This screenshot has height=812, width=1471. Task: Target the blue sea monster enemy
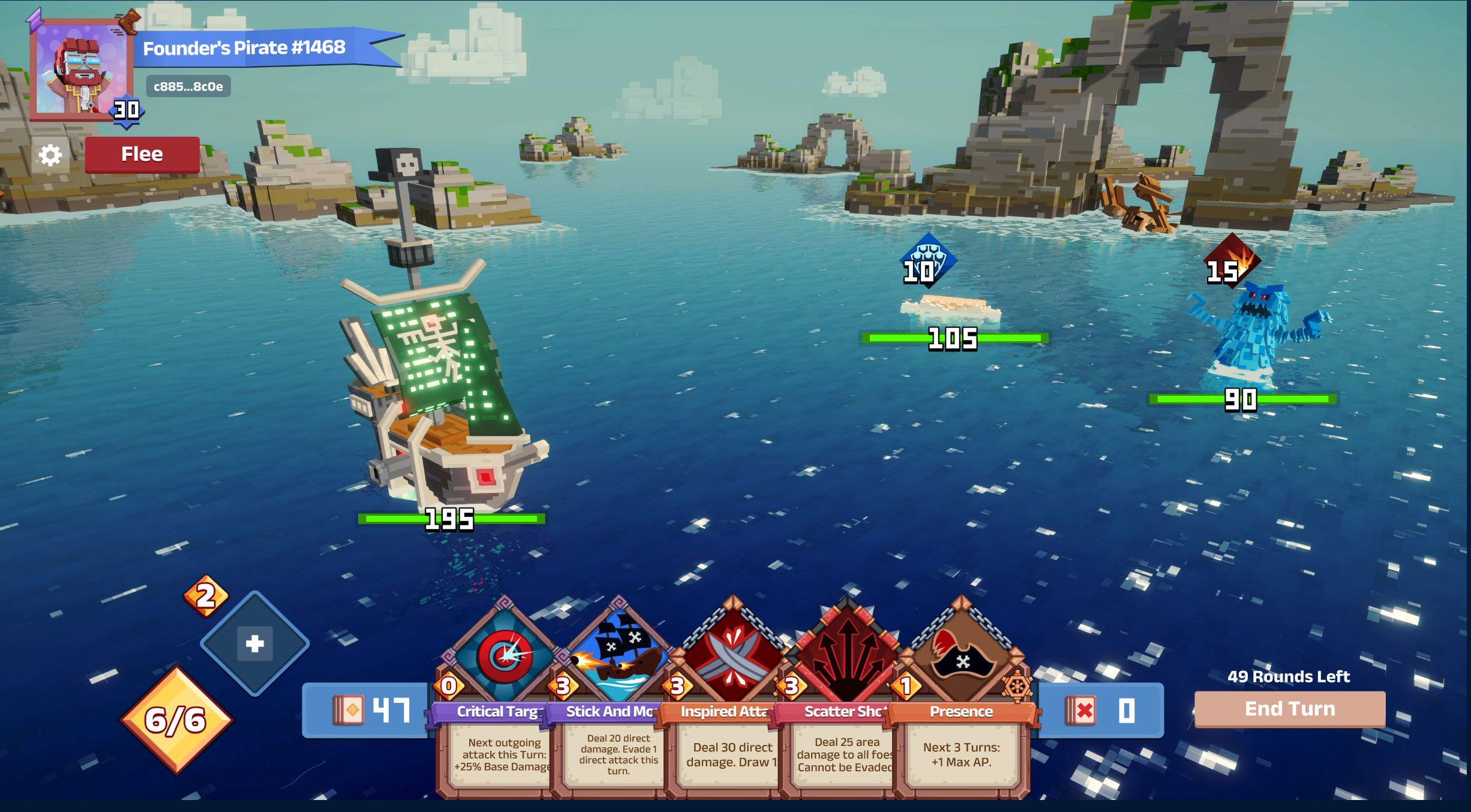click(x=1253, y=336)
